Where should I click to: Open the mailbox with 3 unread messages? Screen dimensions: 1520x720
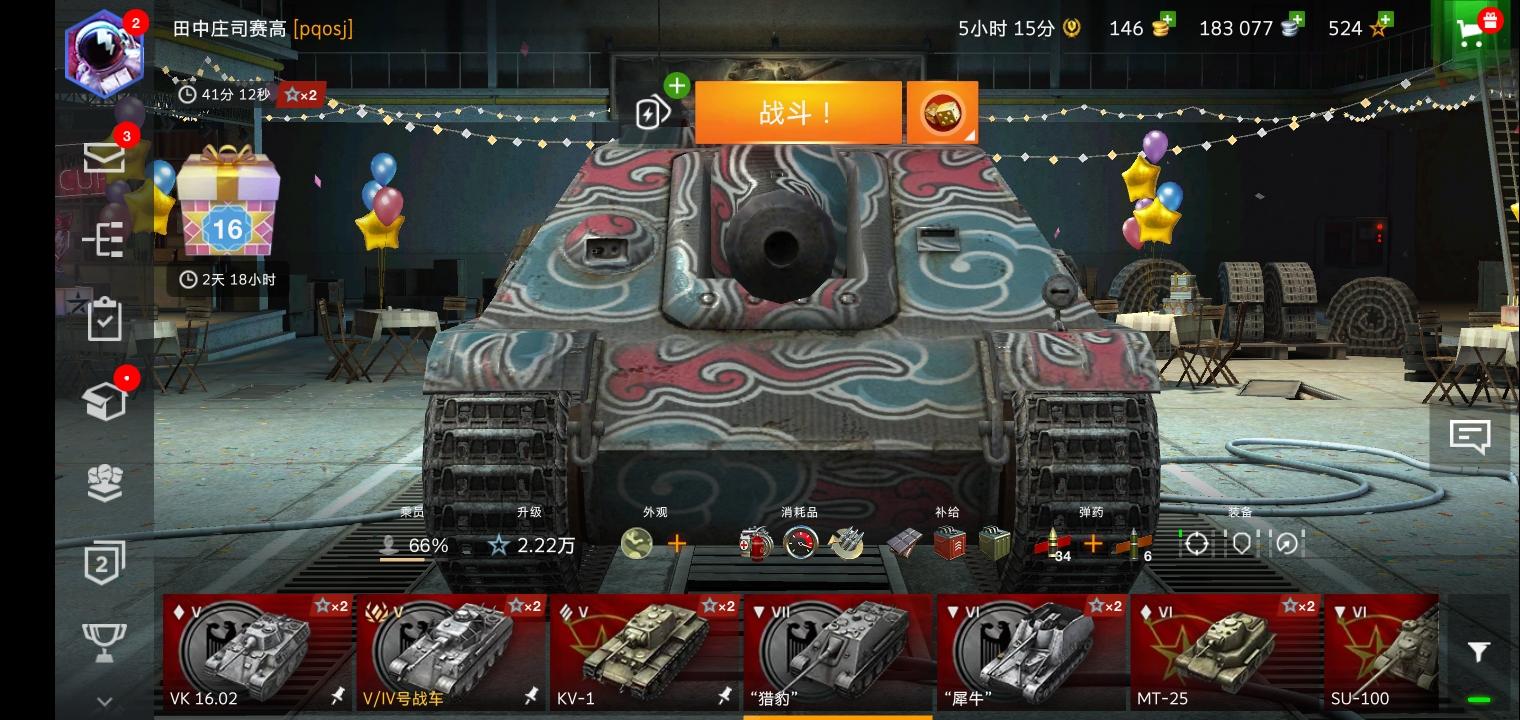coord(103,157)
